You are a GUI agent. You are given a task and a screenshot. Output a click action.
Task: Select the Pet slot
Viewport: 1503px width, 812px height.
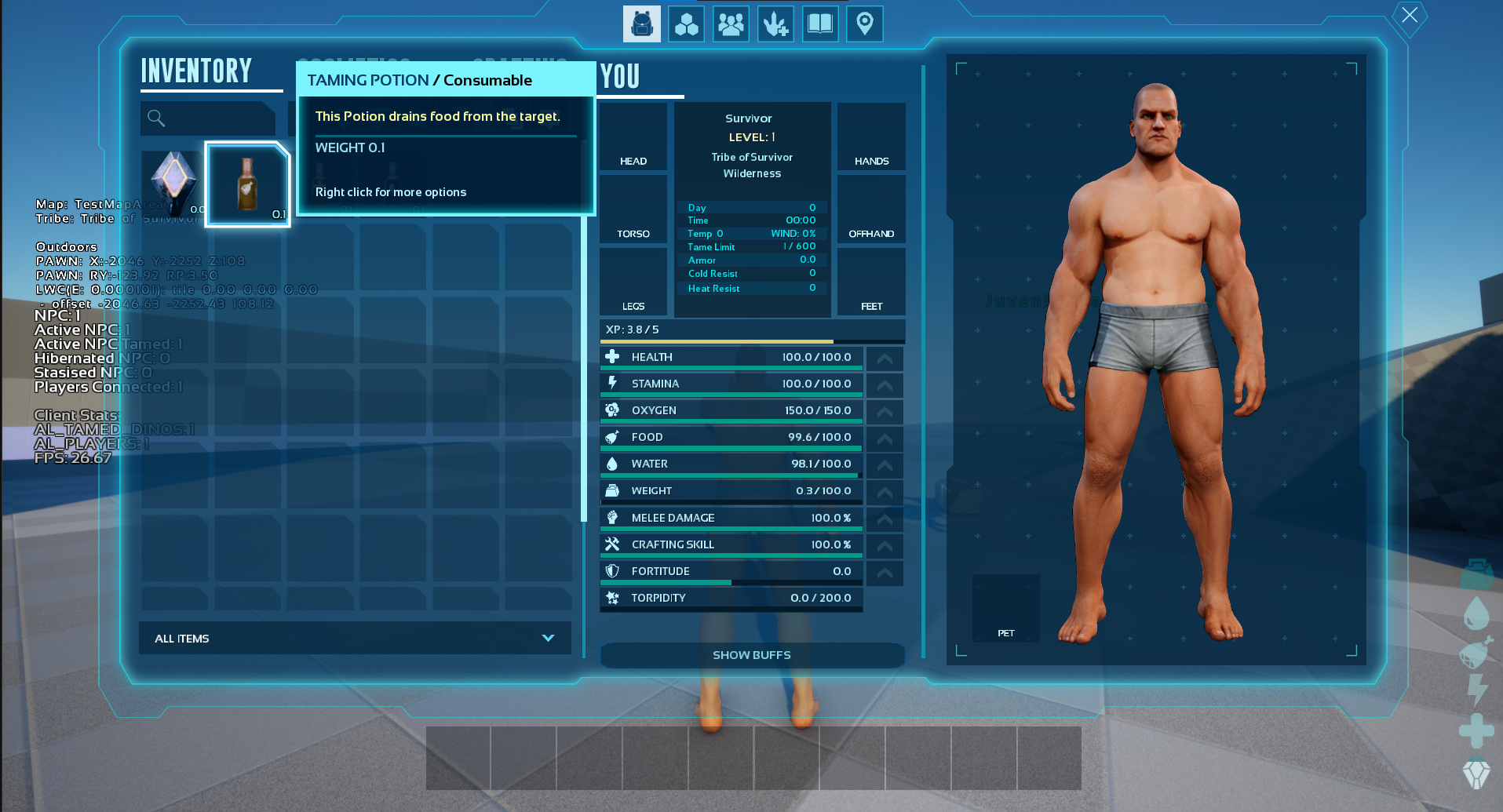pyautogui.click(x=1005, y=608)
